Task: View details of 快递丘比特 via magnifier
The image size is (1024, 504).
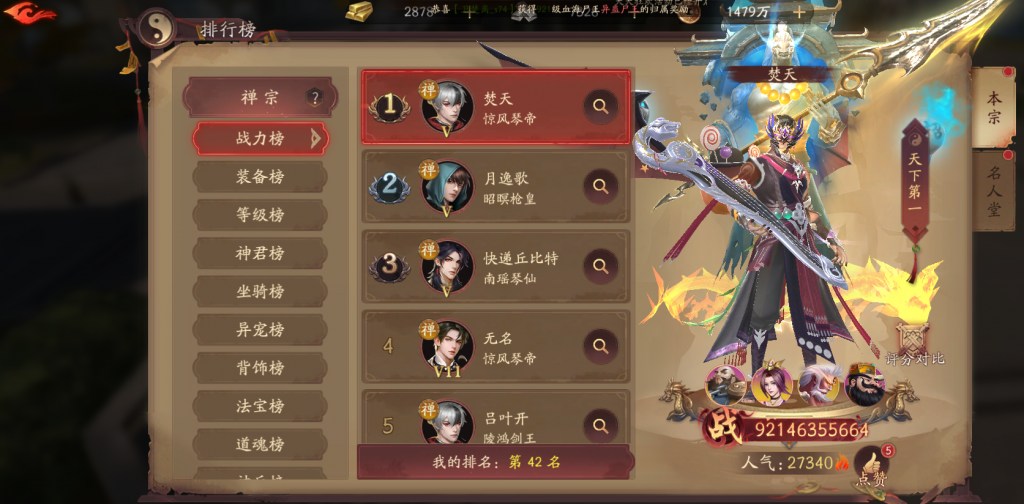Action: (600, 266)
